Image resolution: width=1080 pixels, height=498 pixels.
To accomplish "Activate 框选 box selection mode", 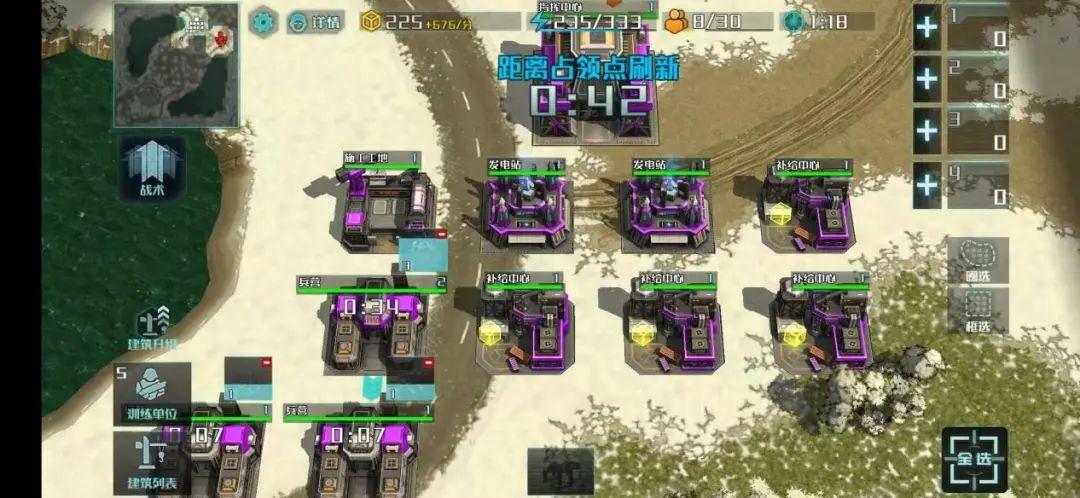I will click(x=977, y=310).
